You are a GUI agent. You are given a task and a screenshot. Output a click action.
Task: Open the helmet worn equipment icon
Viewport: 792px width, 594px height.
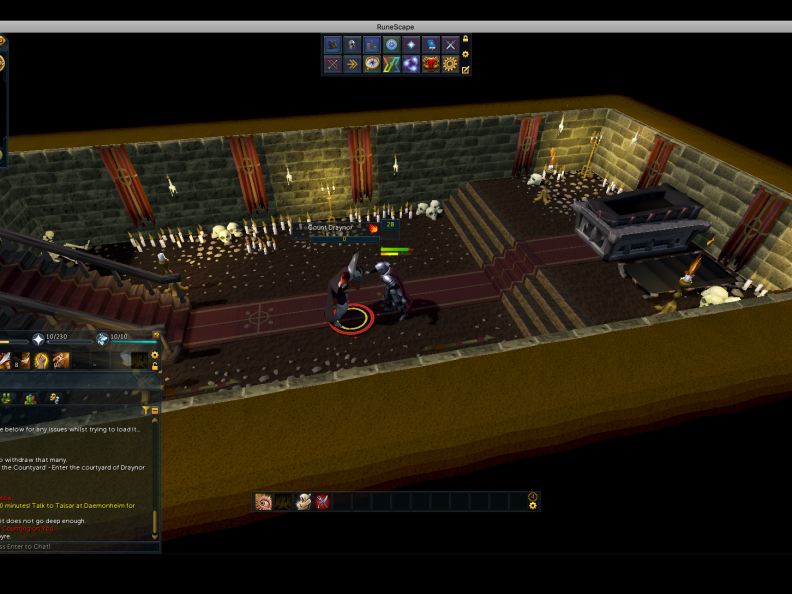(x=352, y=45)
